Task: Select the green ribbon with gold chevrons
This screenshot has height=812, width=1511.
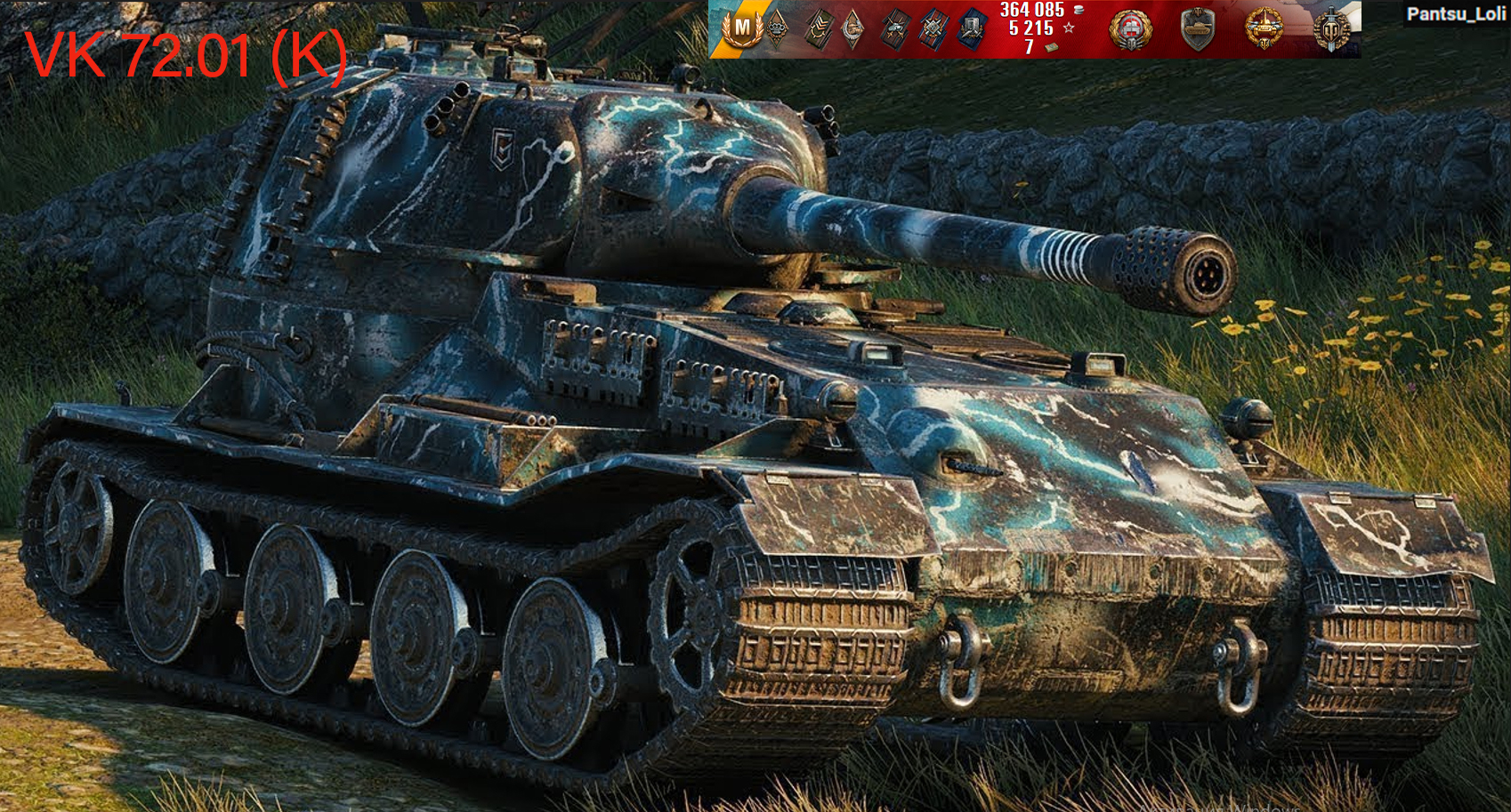Action: pos(819,29)
